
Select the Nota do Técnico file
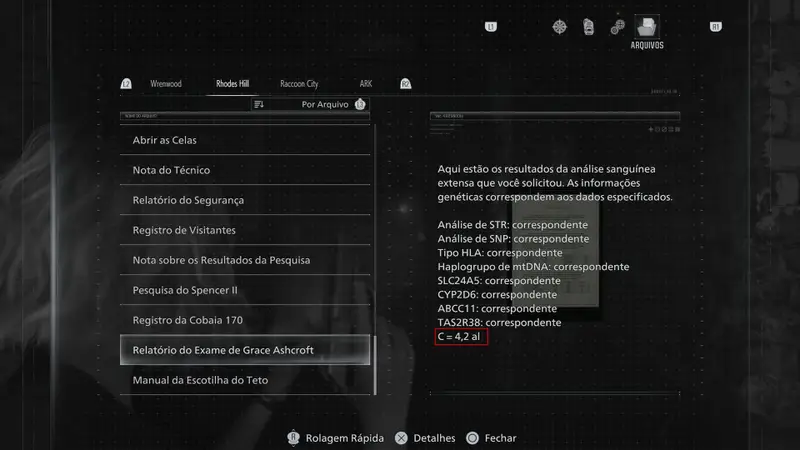[245, 170]
